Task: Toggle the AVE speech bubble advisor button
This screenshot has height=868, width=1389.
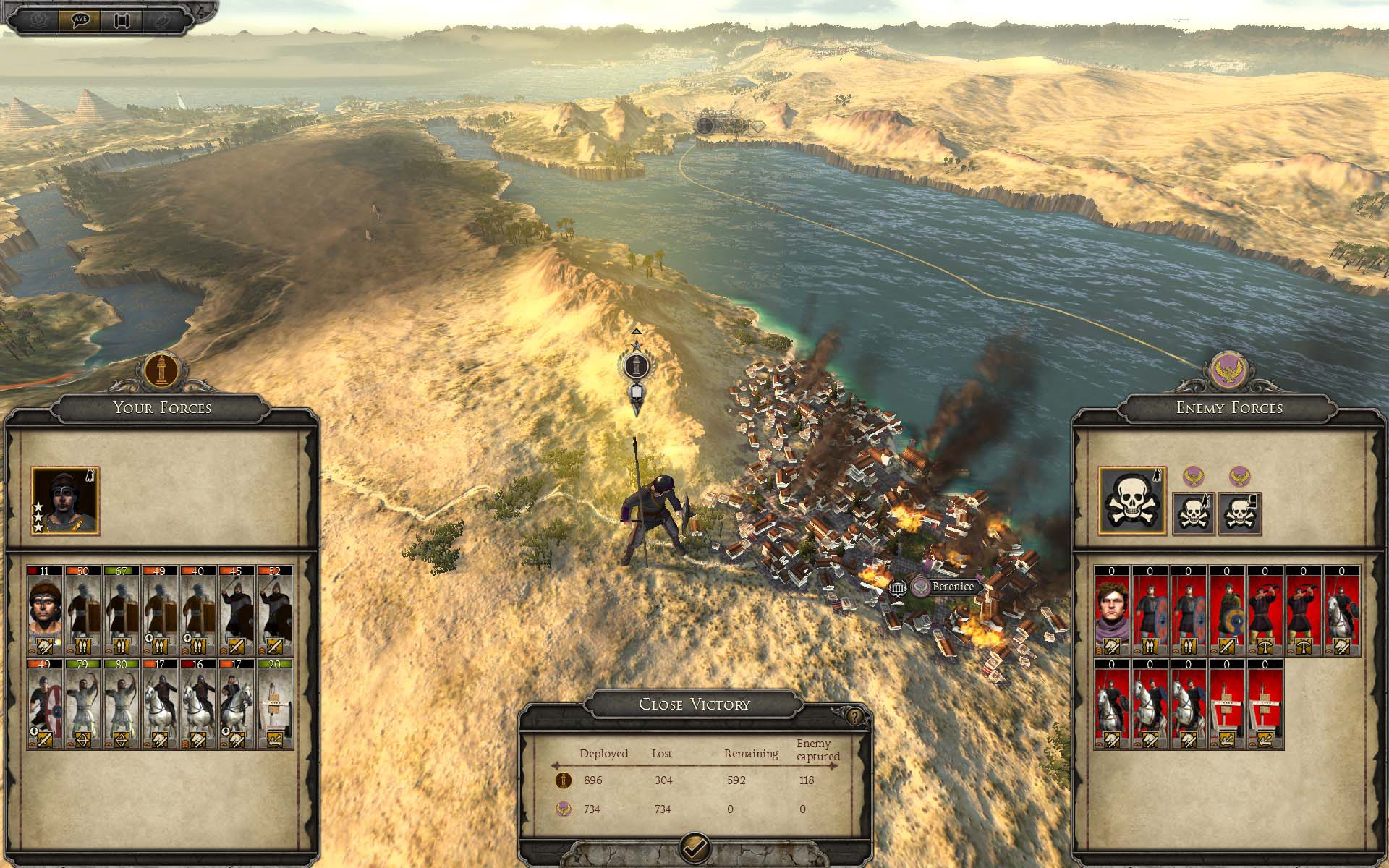Action: pyautogui.click(x=80, y=19)
